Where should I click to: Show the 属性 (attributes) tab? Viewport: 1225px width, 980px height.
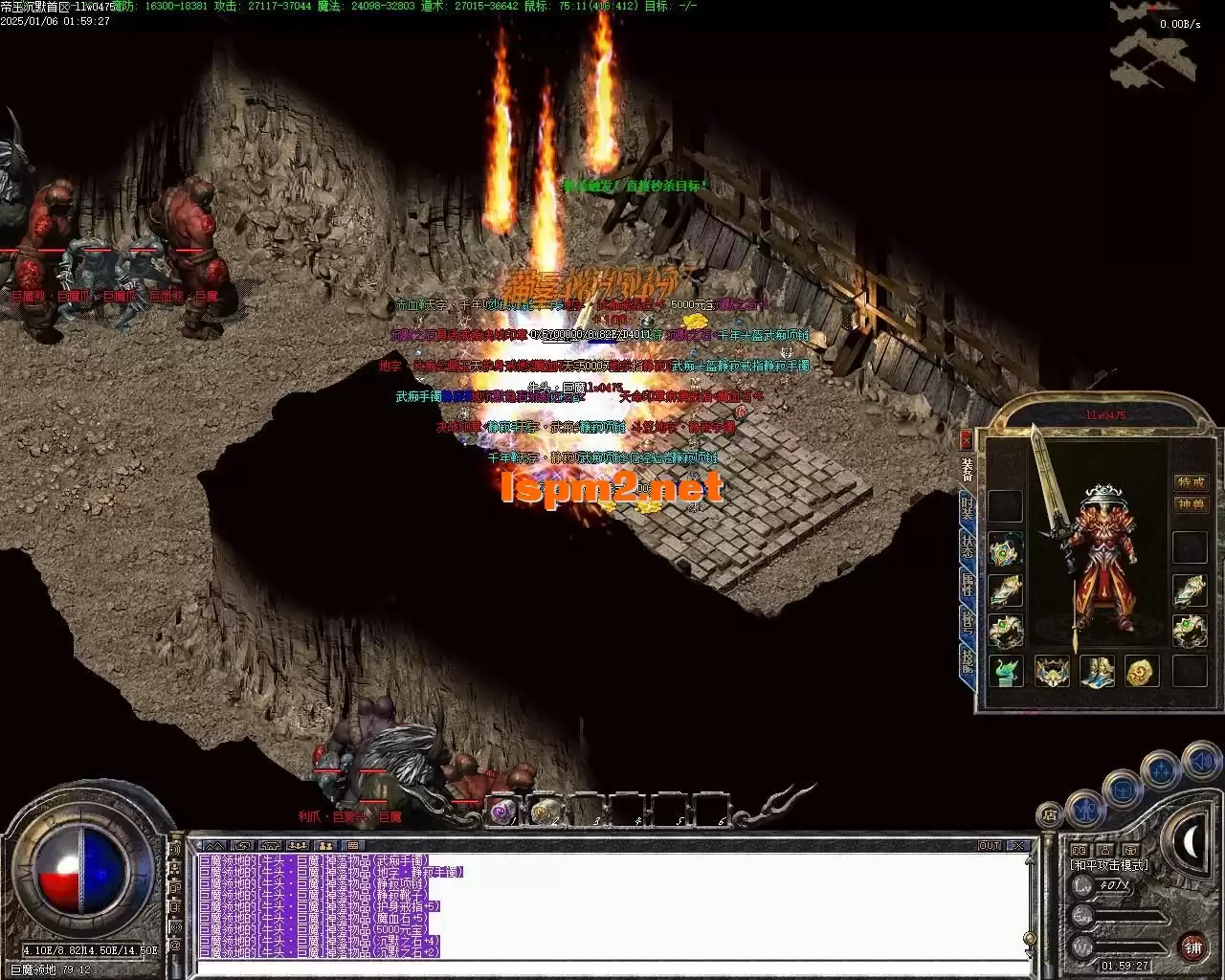tap(967, 584)
